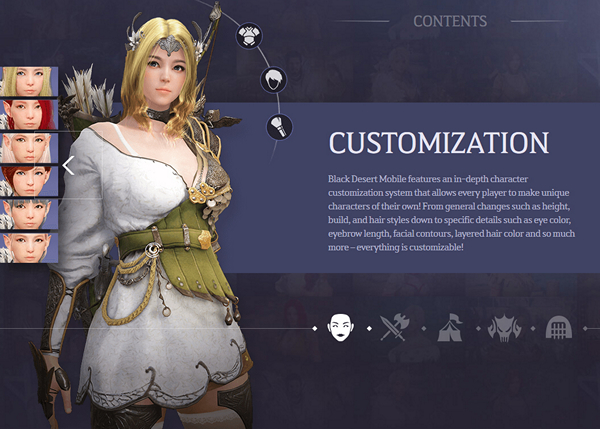
Task: Switch to the demon skull boss section
Action: [x=504, y=327]
